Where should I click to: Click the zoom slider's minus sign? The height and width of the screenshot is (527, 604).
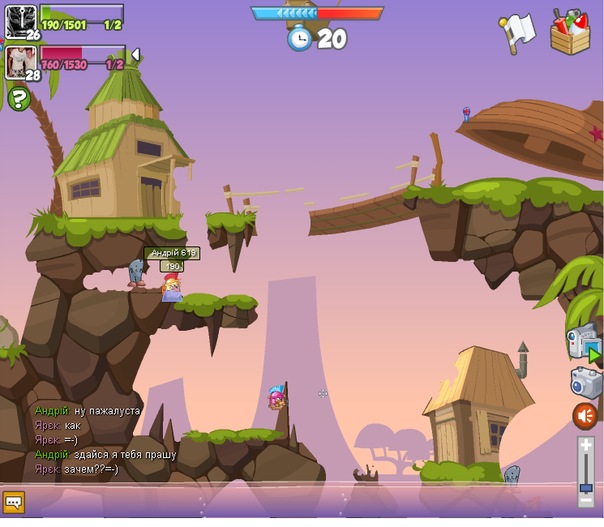pyautogui.click(x=586, y=500)
